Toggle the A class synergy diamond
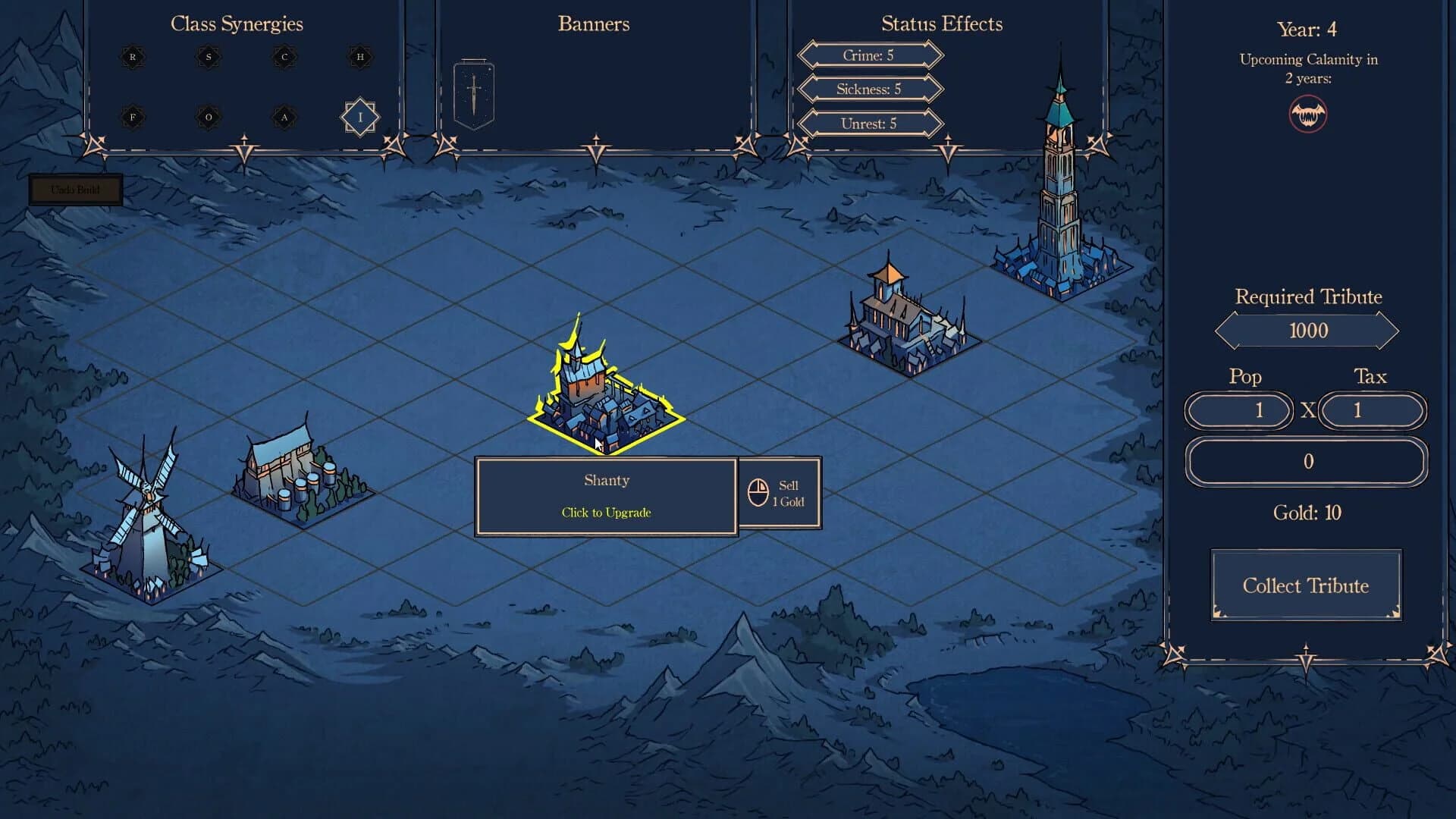1456x819 pixels. pyautogui.click(x=285, y=118)
